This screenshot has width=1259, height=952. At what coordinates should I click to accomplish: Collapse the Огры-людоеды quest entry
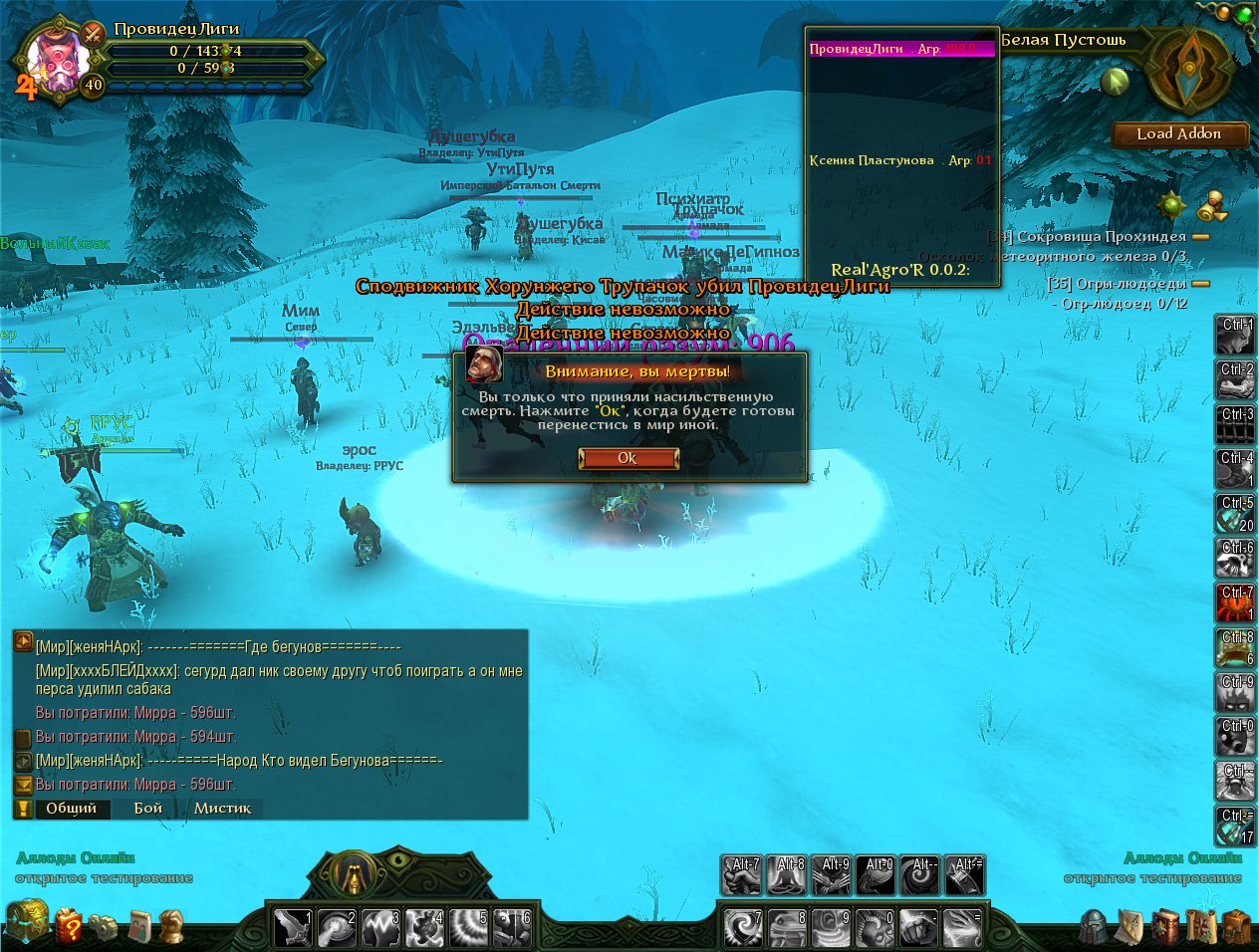1200,284
